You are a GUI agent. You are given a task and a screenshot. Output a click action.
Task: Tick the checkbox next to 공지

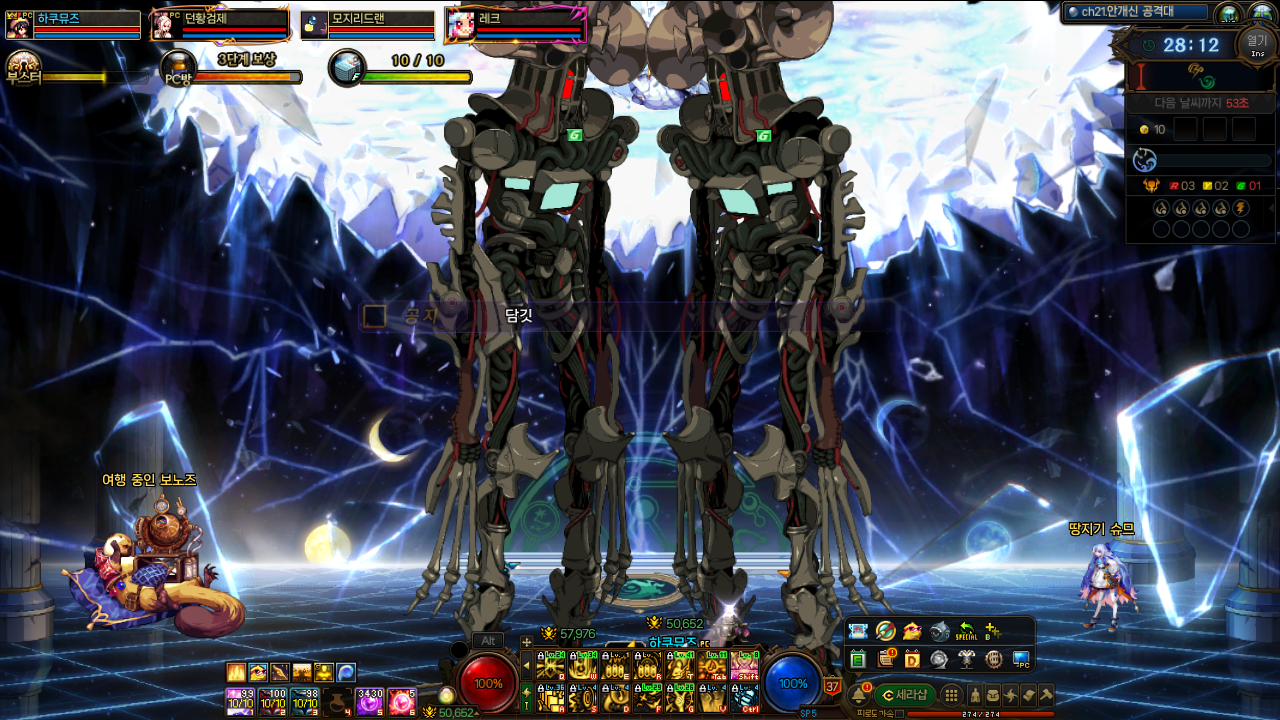pyautogui.click(x=374, y=316)
